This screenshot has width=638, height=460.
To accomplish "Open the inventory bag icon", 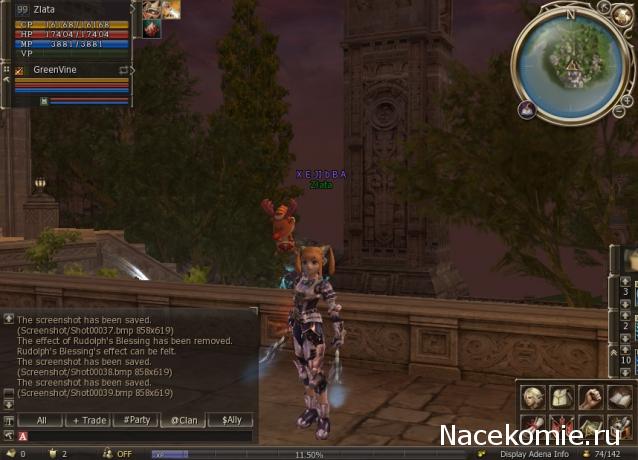I will pyautogui.click(x=562, y=396).
